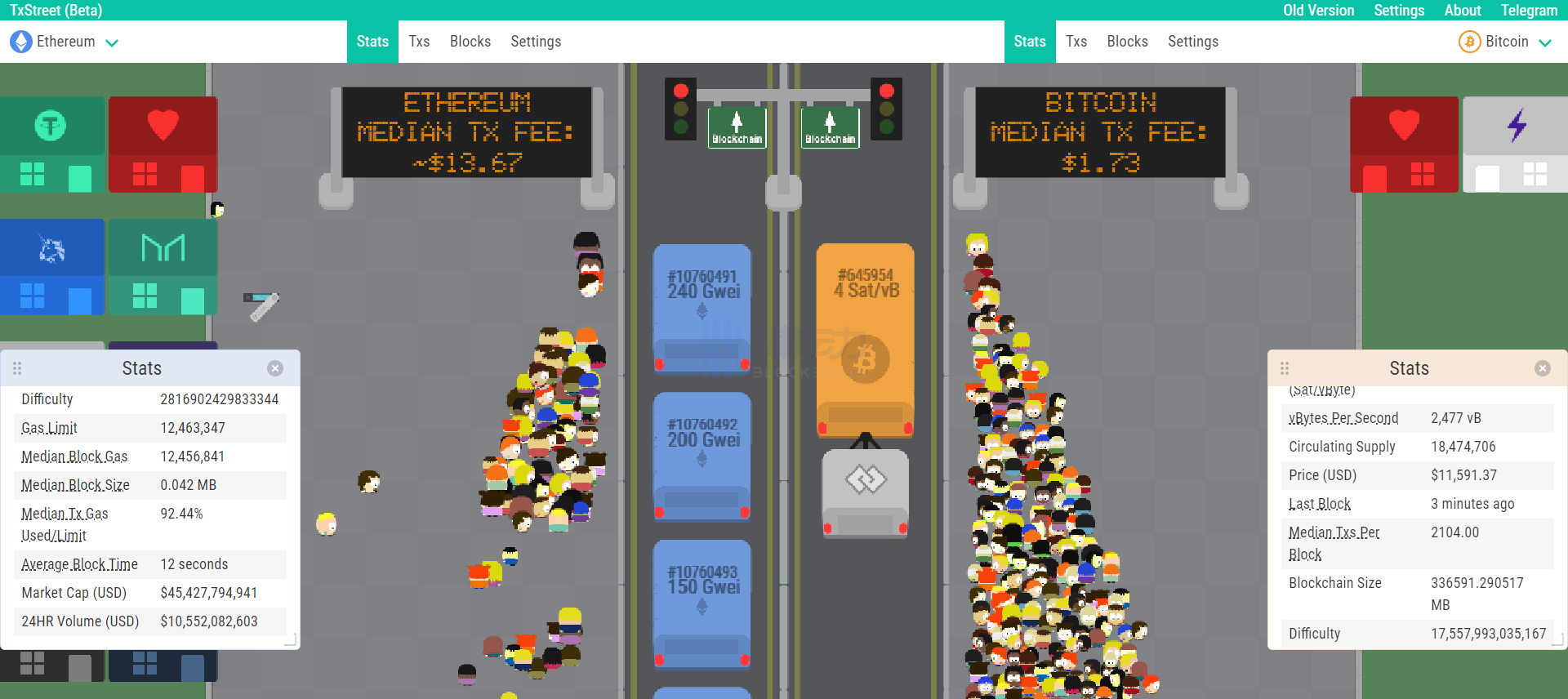Close the Ethereum Stats panel

coord(275,368)
